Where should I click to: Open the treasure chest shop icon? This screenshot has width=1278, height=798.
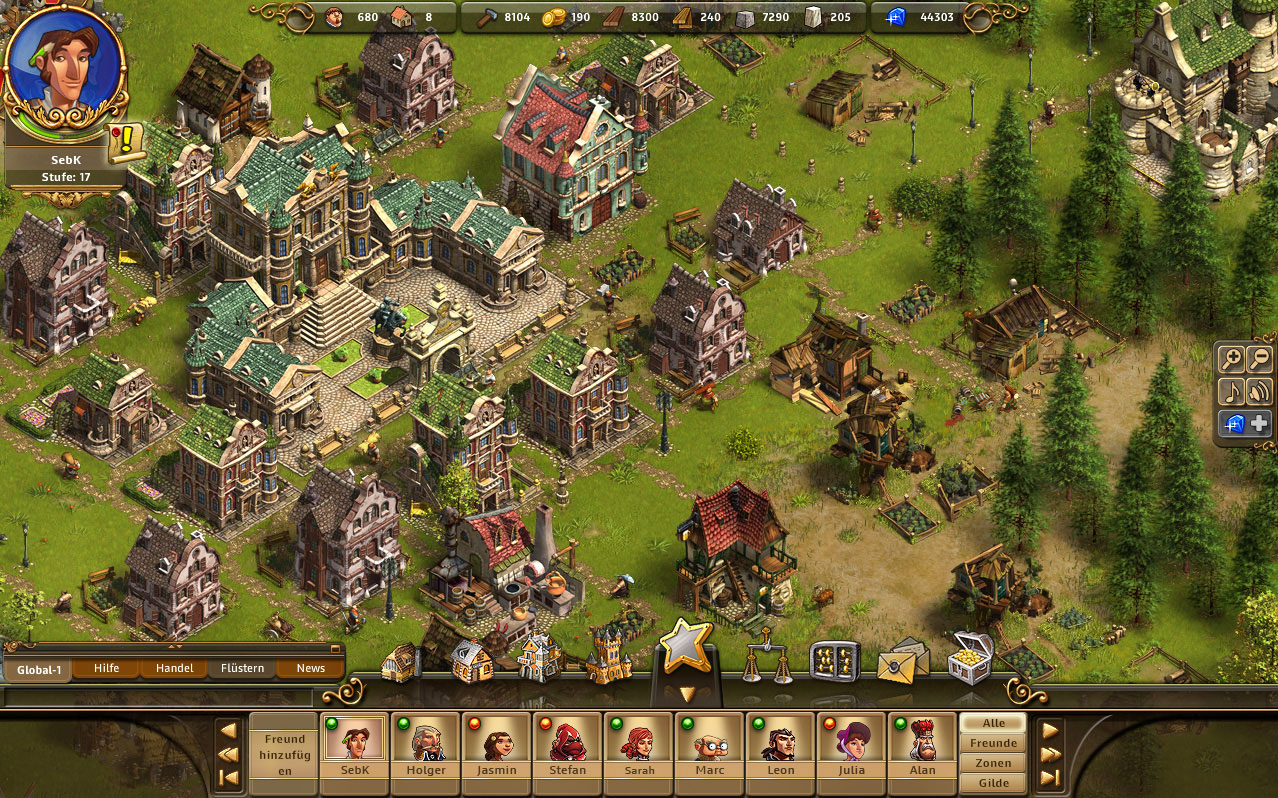pos(969,657)
